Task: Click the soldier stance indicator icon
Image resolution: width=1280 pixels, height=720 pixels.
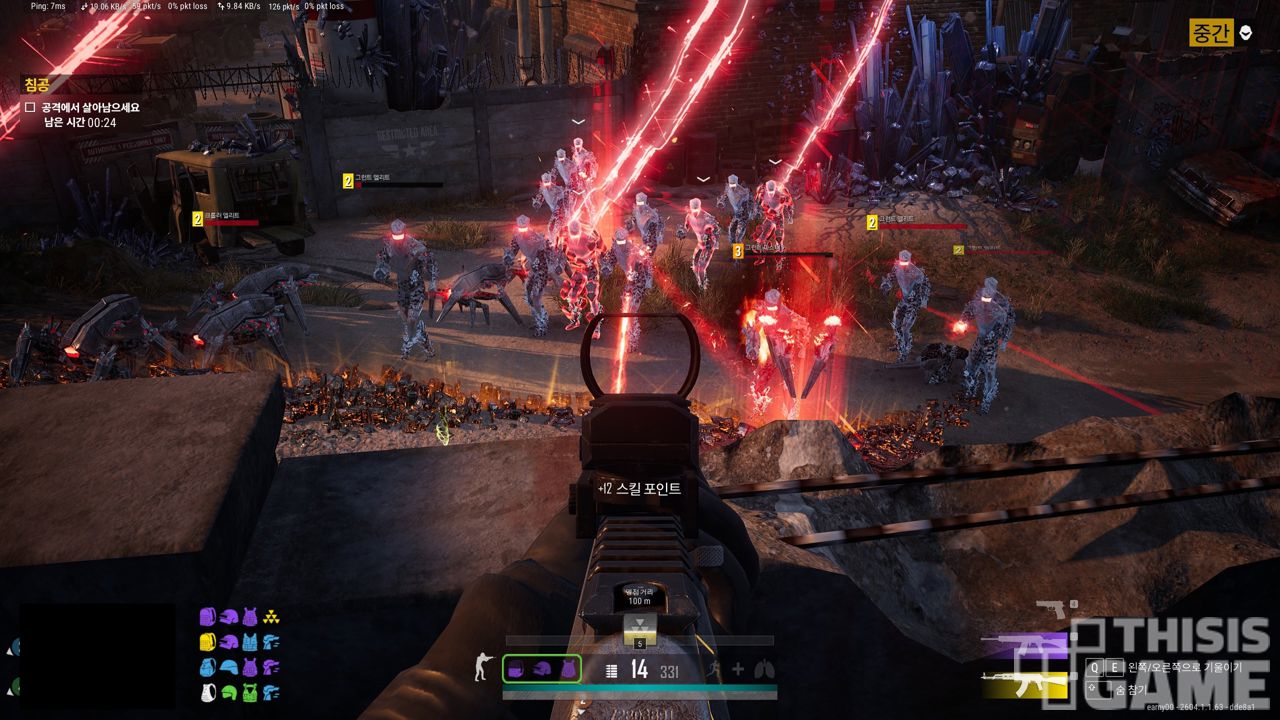Action: (x=483, y=669)
